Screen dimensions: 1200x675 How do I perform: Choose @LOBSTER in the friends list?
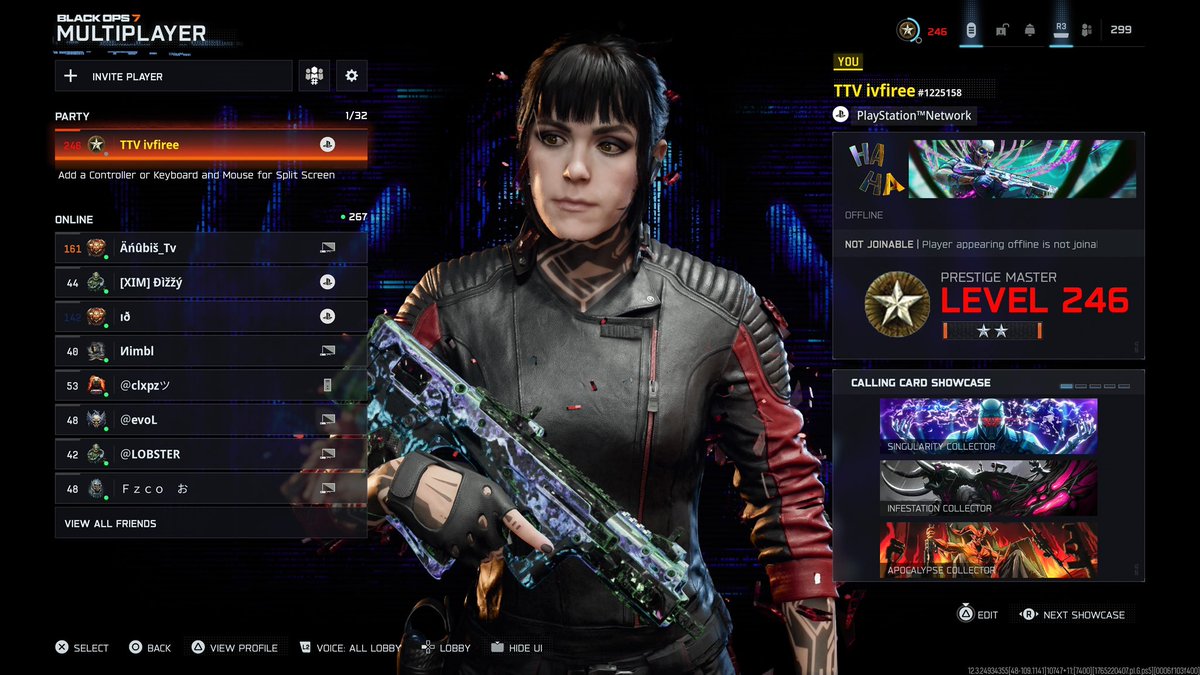(211, 454)
